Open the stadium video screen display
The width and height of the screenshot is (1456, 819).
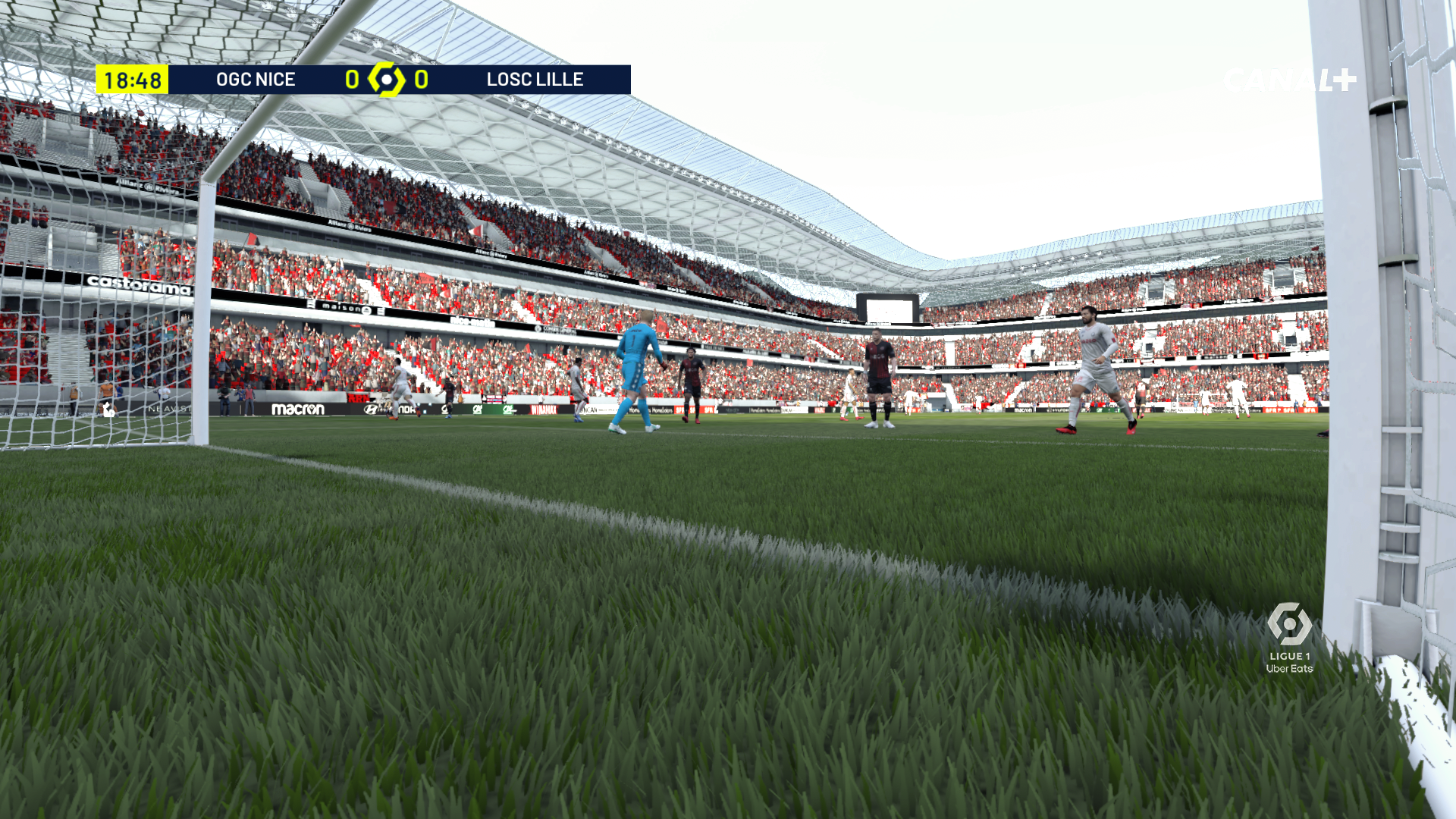[x=886, y=311]
